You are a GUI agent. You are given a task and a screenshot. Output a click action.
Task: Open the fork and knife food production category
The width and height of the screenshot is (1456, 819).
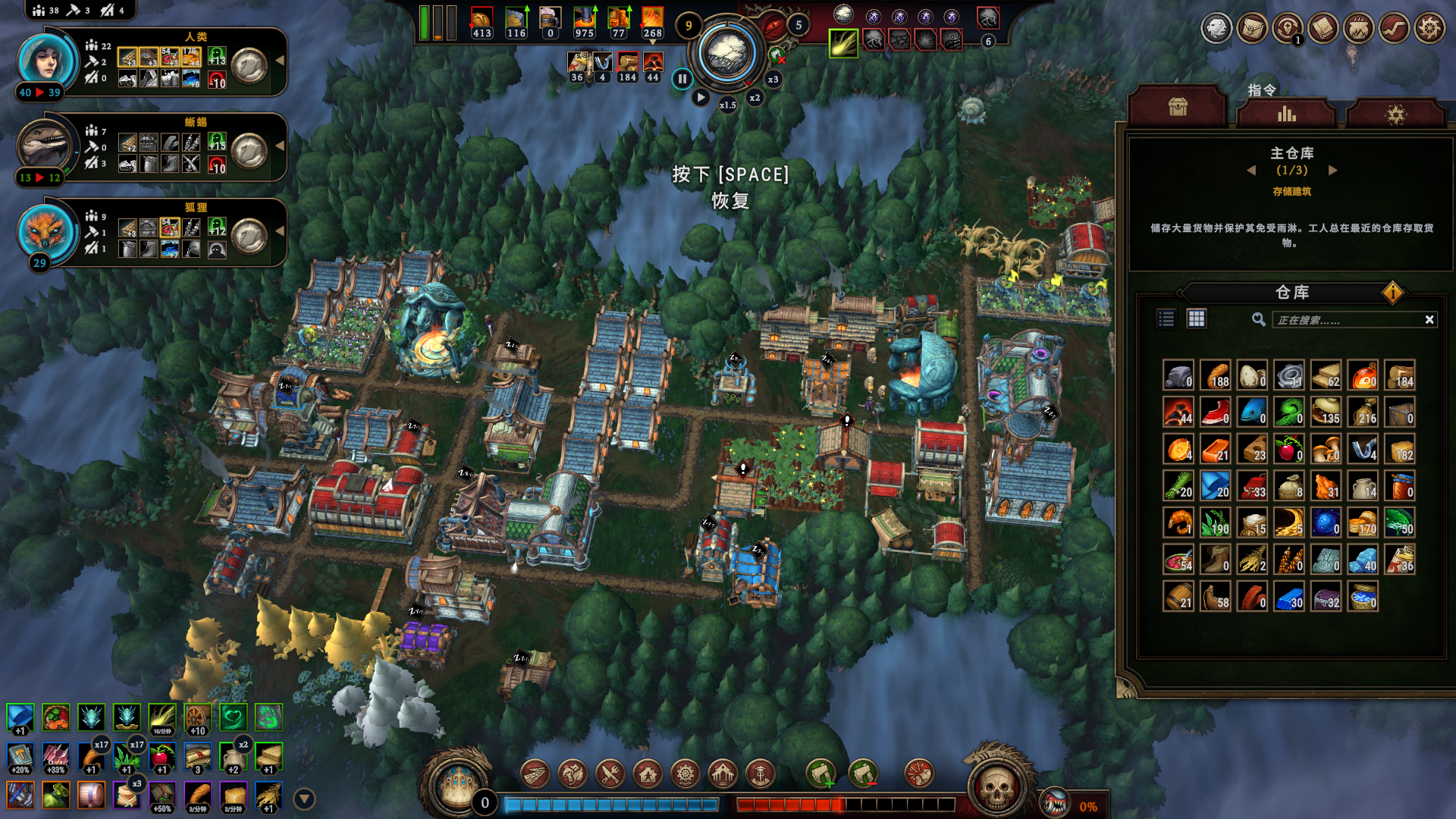pyautogui.click(x=610, y=774)
